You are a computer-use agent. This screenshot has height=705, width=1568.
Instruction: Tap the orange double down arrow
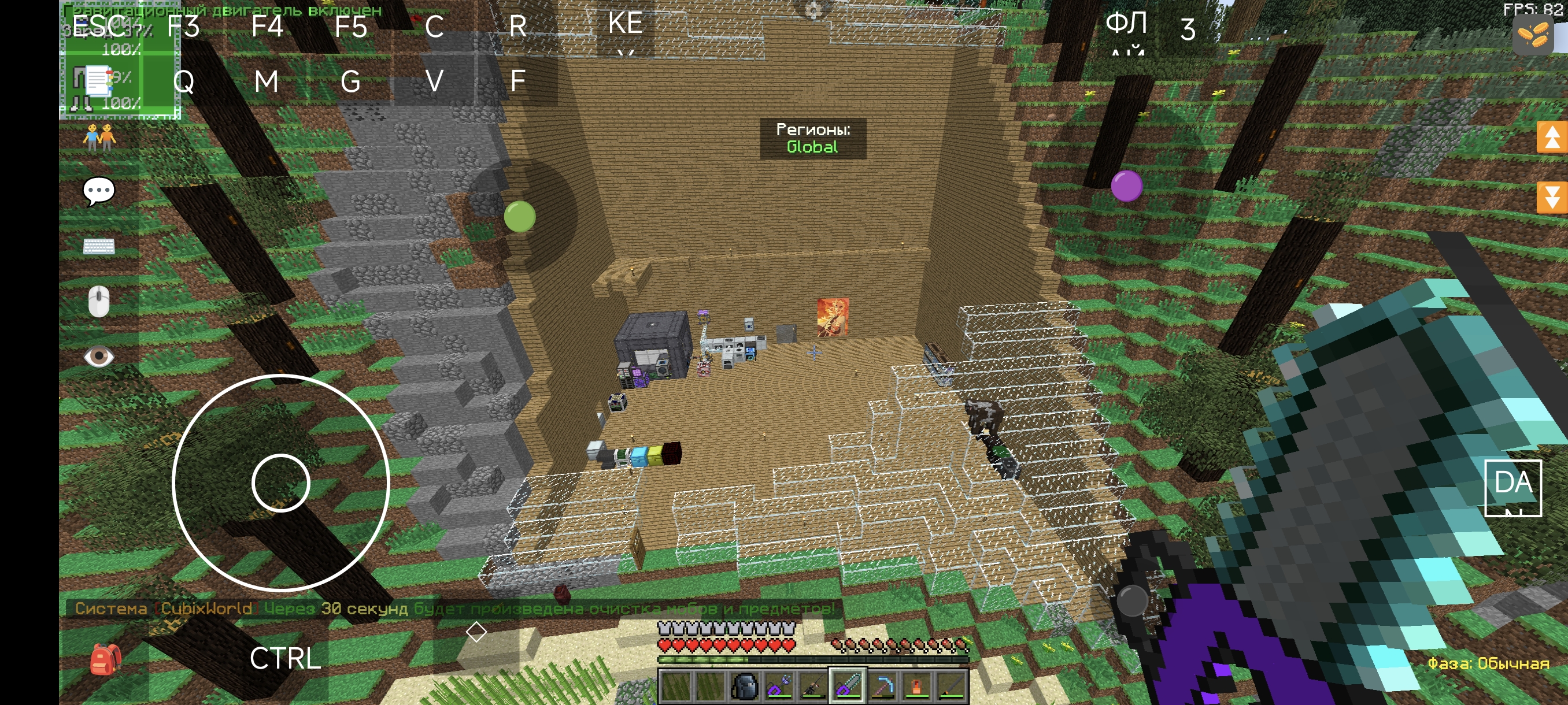click(x=1551, y=196)
